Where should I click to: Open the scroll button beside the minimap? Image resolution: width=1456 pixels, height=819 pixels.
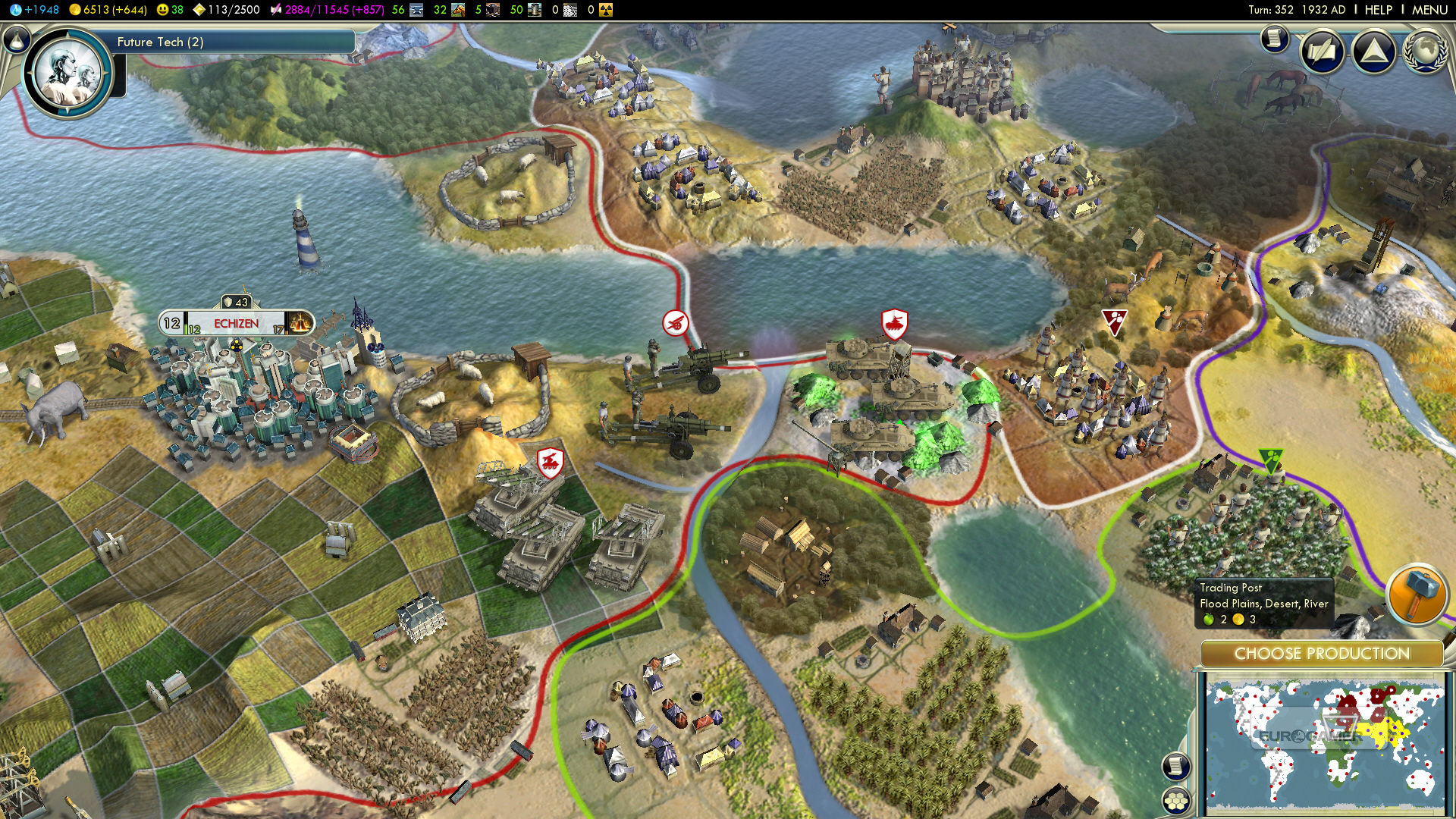1176,766
